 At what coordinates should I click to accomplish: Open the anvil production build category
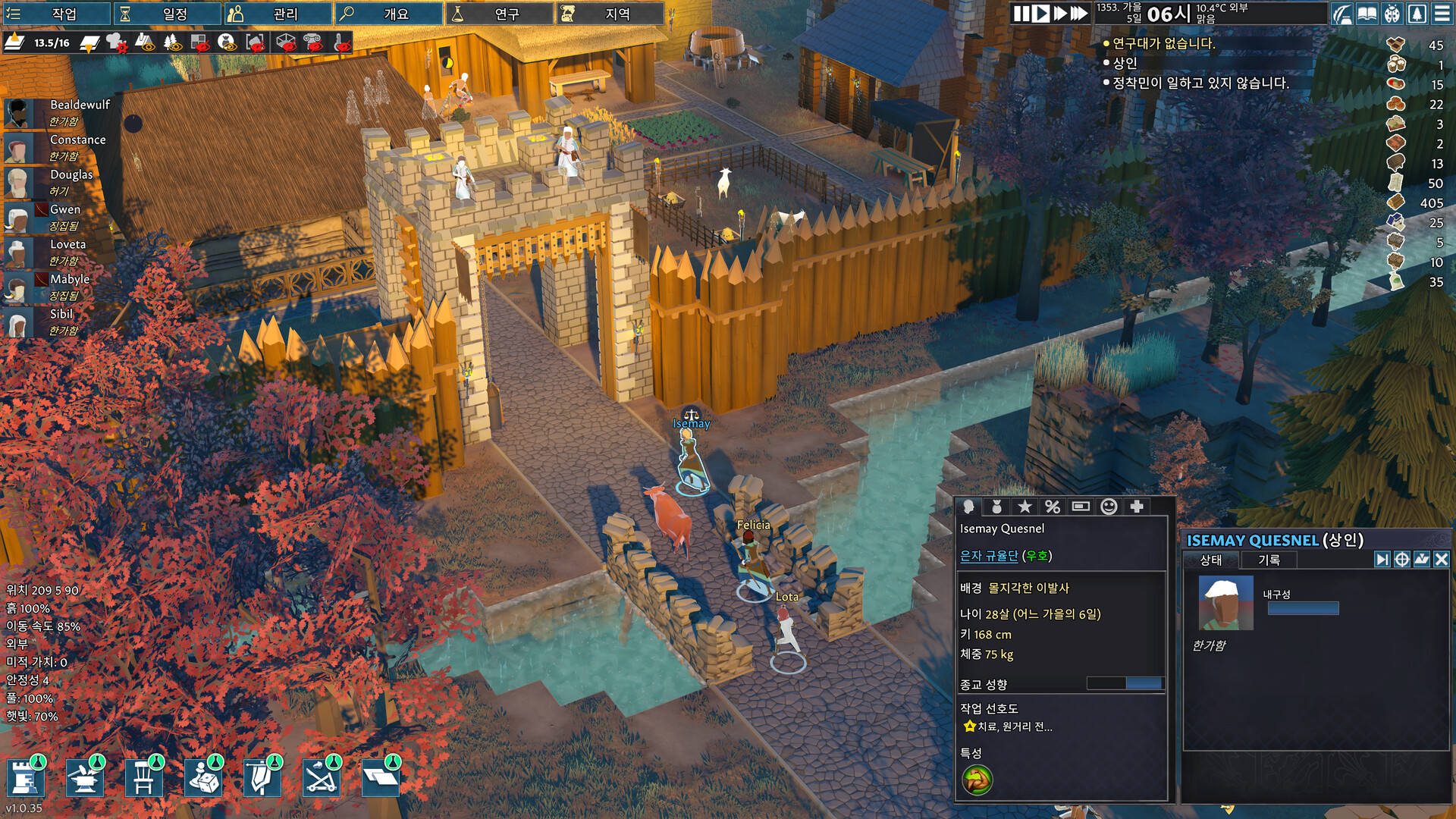click(84, 778)
